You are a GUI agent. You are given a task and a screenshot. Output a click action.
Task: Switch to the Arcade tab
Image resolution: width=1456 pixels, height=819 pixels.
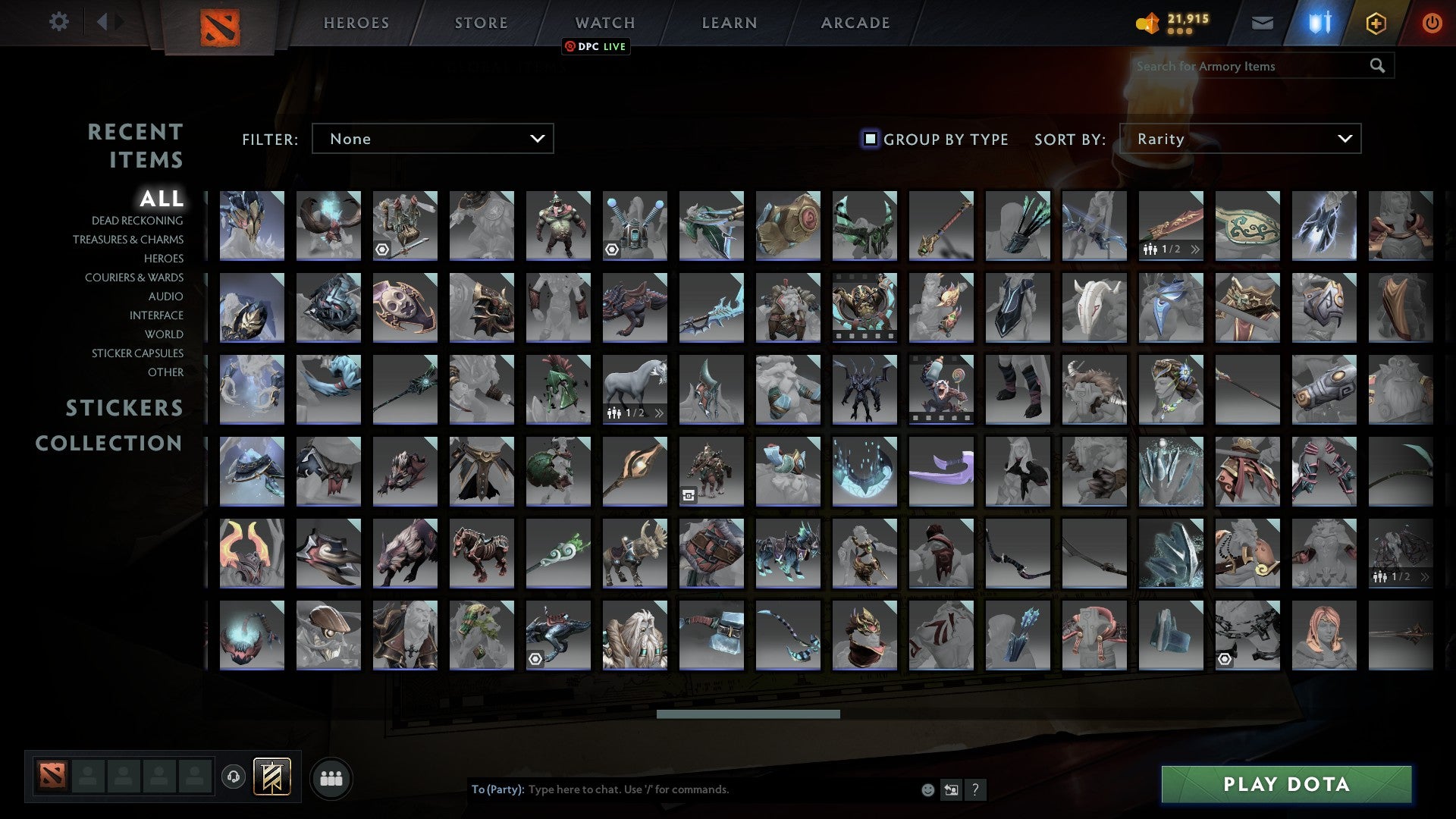click(x=855, y=22)
